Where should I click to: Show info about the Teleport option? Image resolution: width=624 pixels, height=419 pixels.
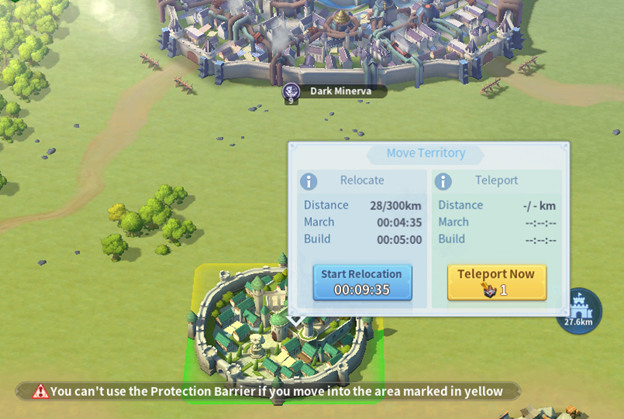pos(444,181)
